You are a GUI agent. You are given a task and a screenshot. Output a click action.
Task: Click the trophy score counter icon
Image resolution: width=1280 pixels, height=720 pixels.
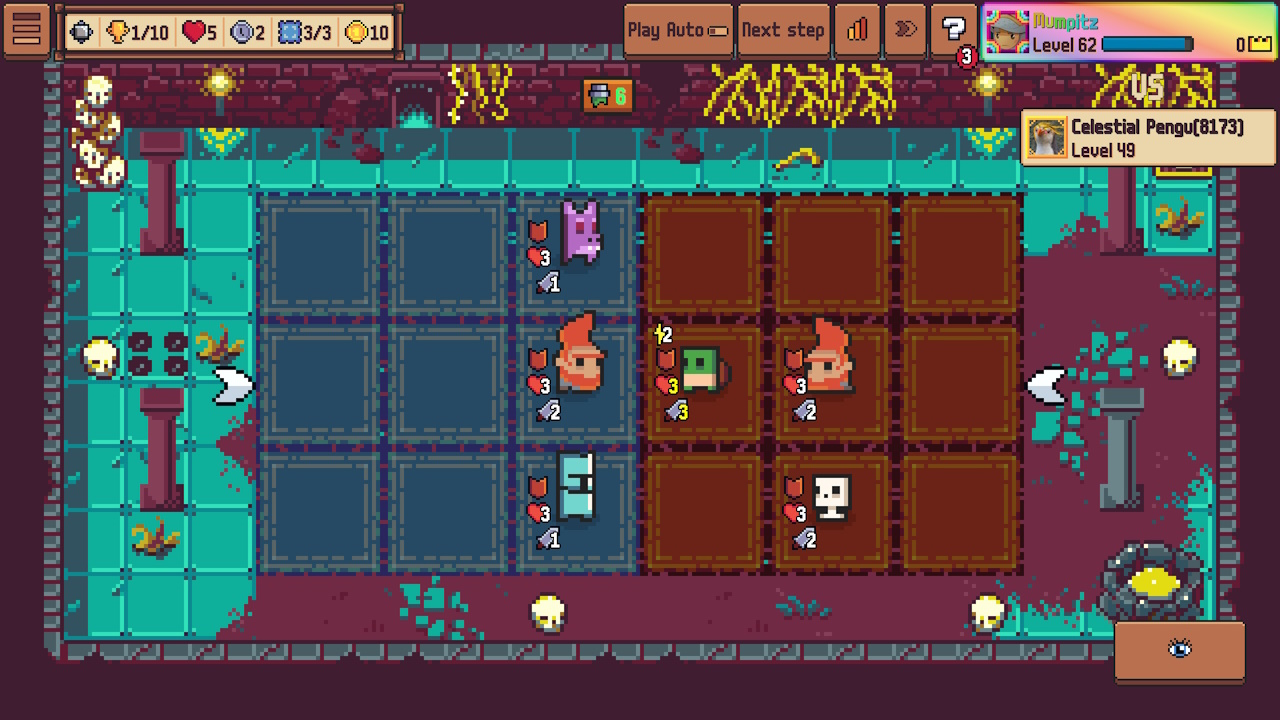pos(117,31)
